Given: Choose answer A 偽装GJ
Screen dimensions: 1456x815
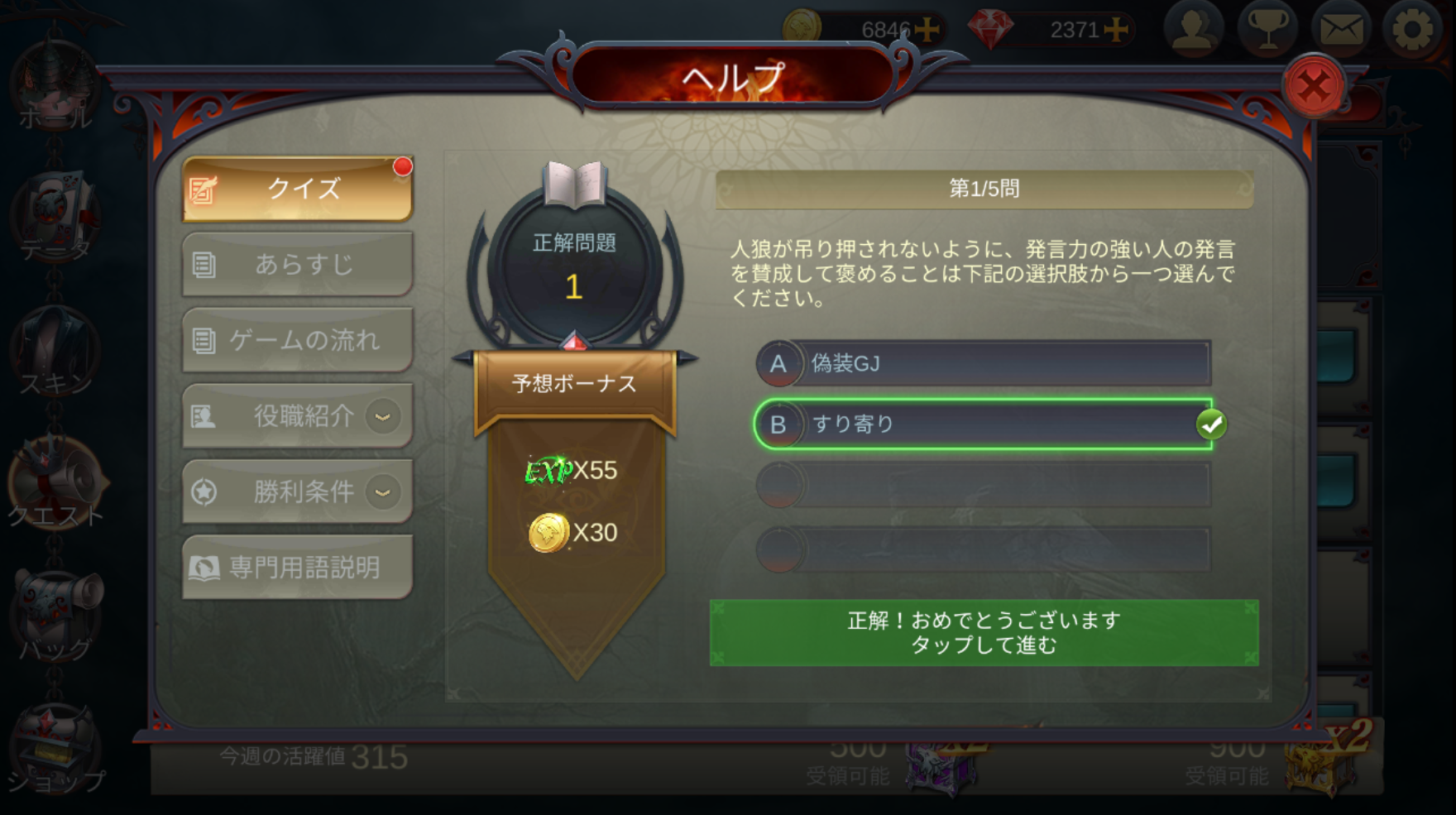Looking at the screenshot, I should click(x=983, y=363).
